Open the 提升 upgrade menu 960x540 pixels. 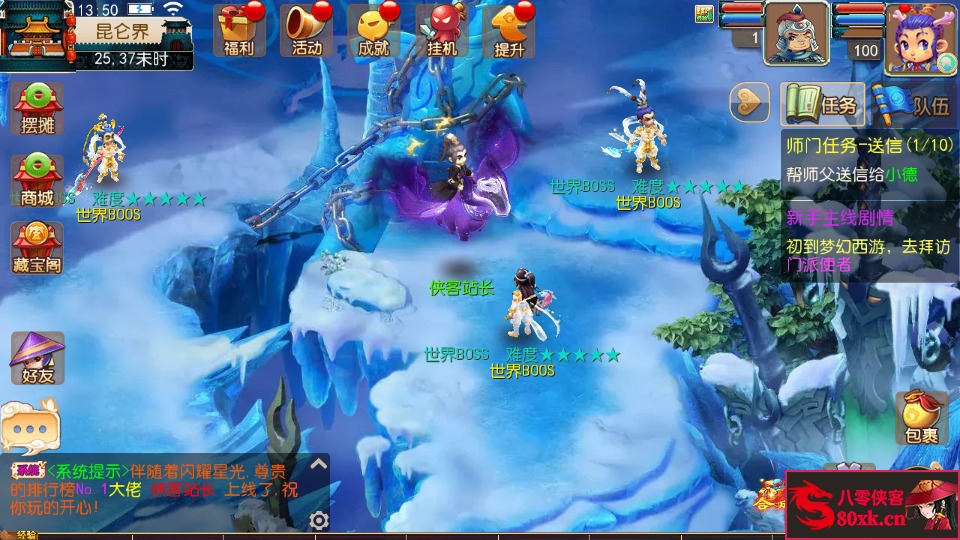509,28
